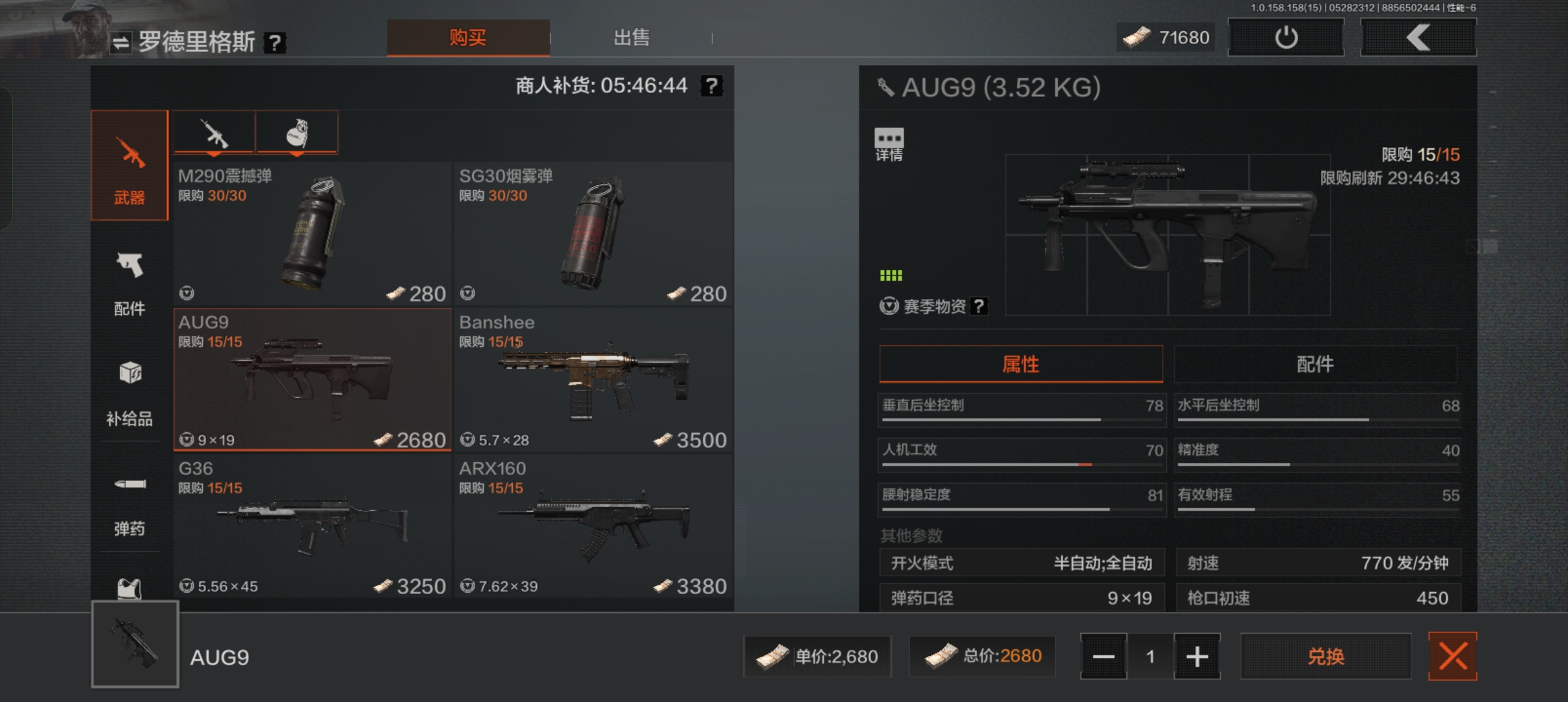Confirm purchase with 兑换 button
1568x702 pixels.
point(1326,656)
